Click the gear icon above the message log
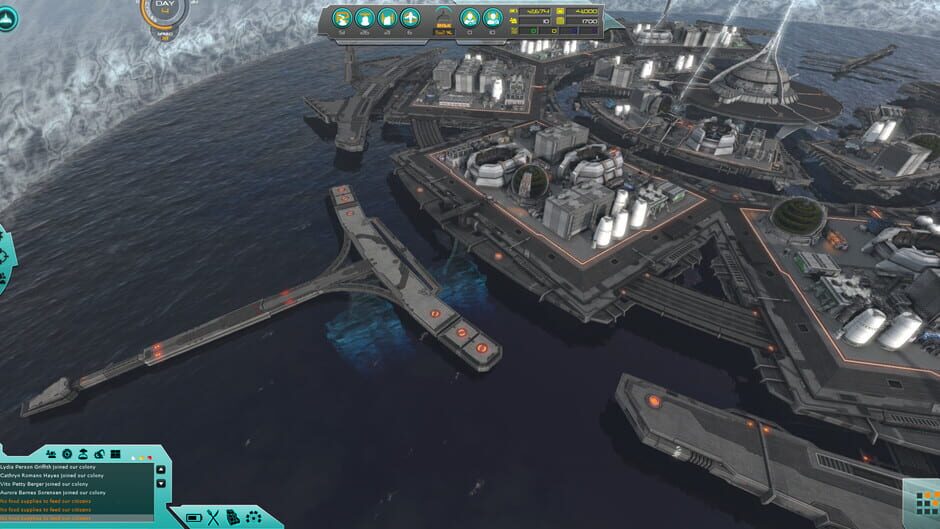This screenshot has width=940, height=529. (66, 454)
